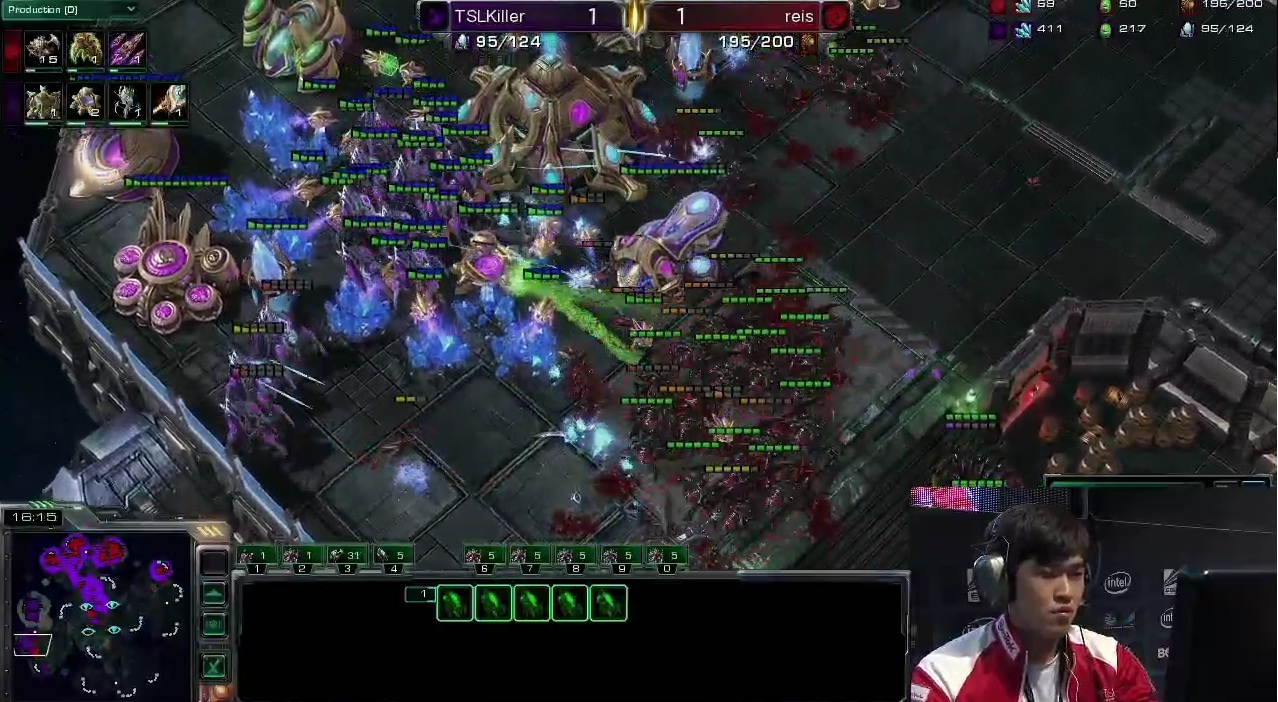
Task: Select control group 9
Action: click(x=620, y=556)
